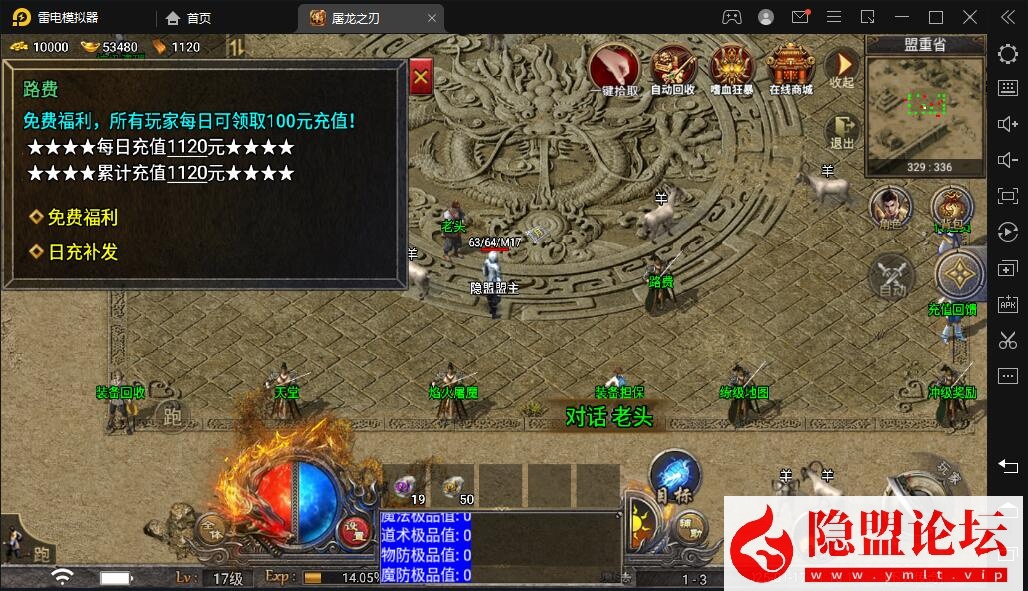
Task: Collapse the top icon row with 收起
Action: [x=842, y=66]
